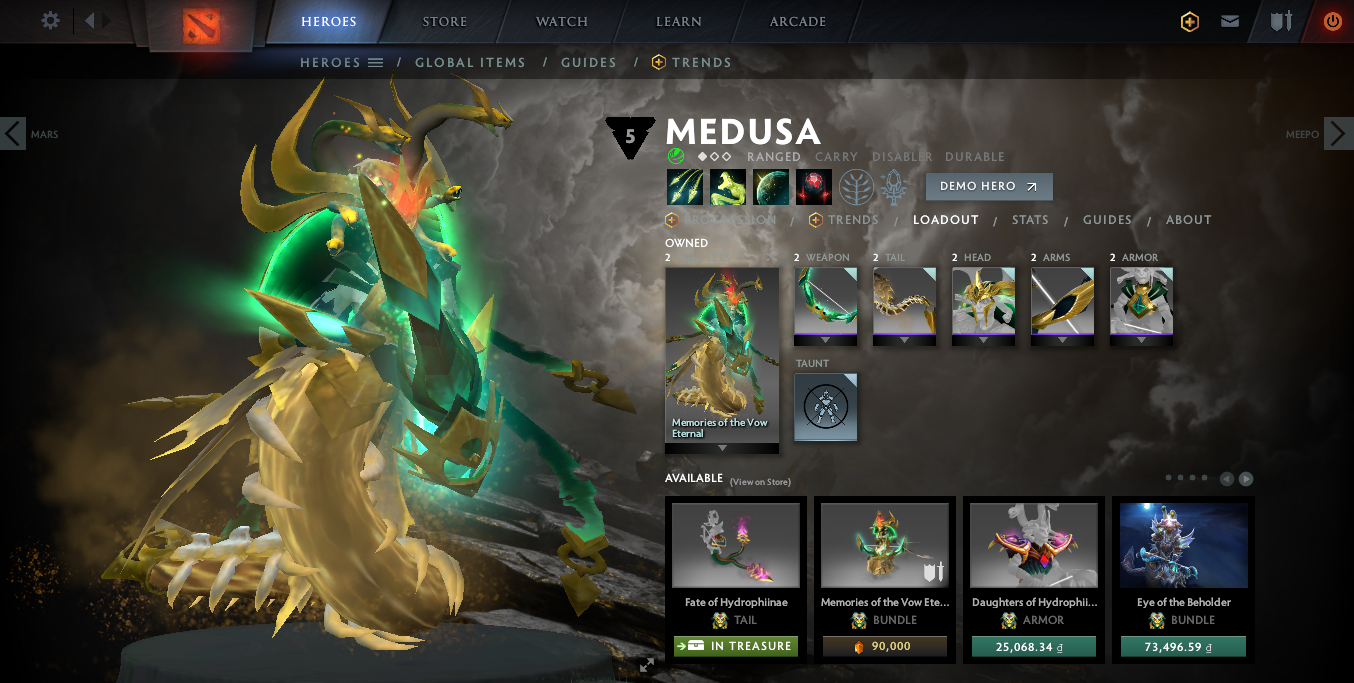Switch to the Store tab
Image resolution: width=1354 pixels, height=683 pixels.
tap(445, 22)
